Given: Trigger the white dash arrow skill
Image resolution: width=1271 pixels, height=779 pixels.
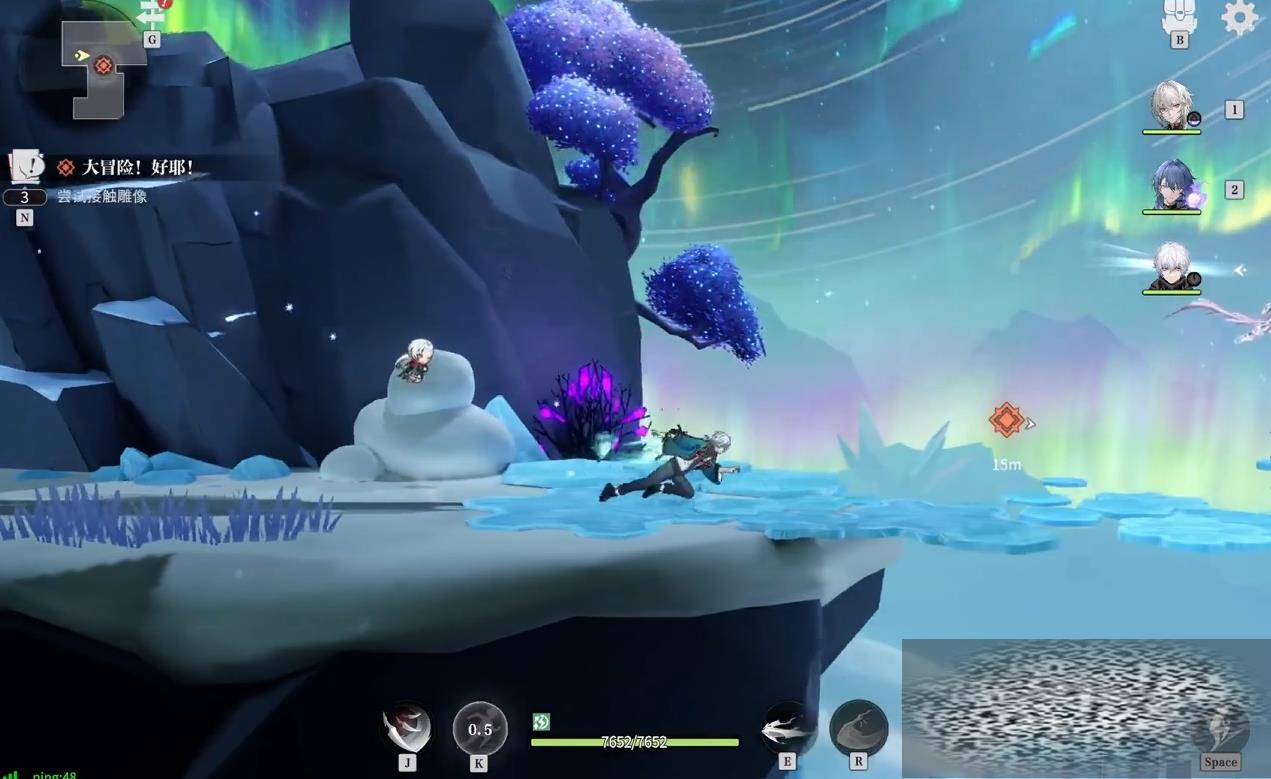Looking at the screenshot, I should pyautogui.click(x=787, y=729).
